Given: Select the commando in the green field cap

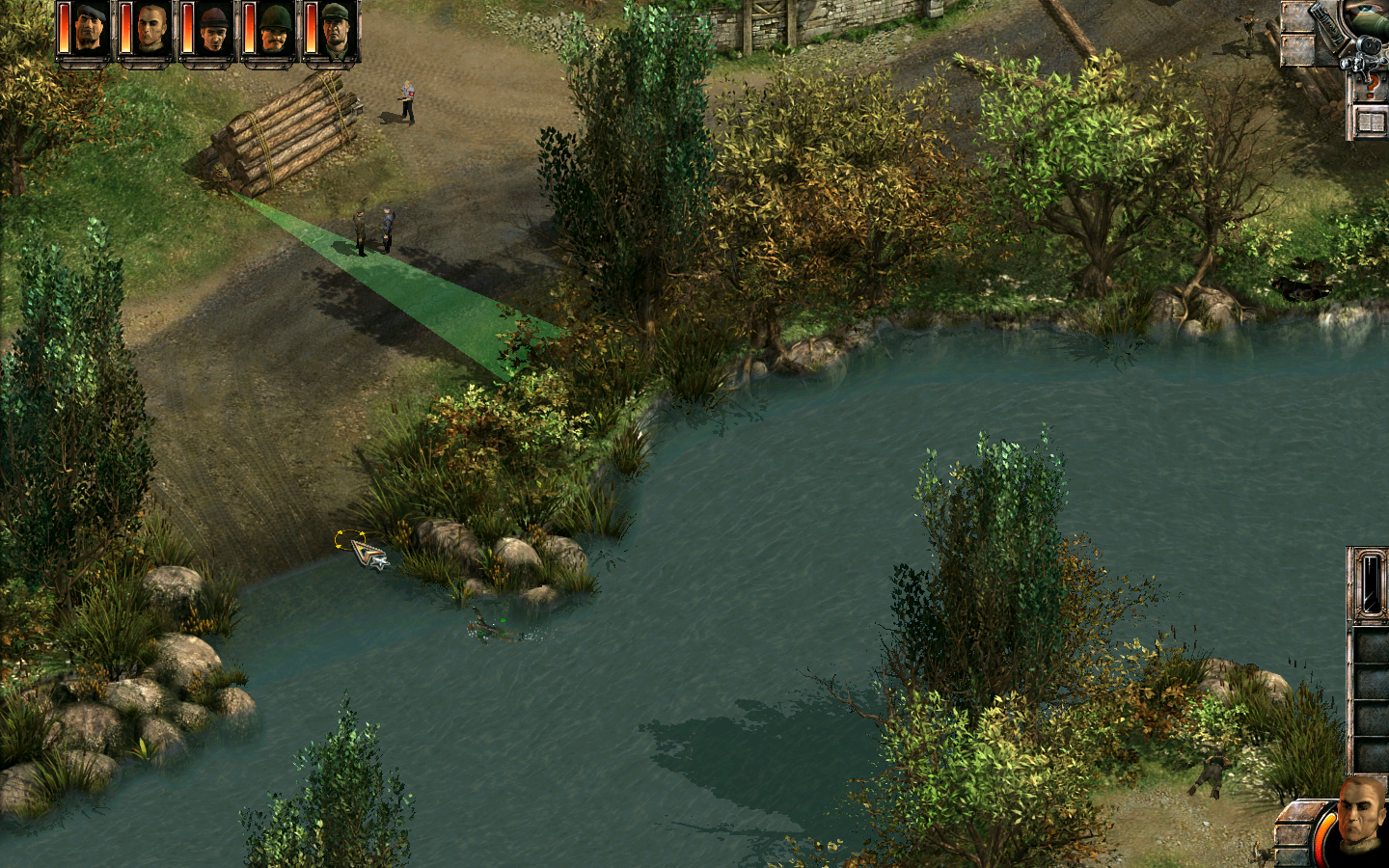Looking at the screenshot, I should (336, 30).
